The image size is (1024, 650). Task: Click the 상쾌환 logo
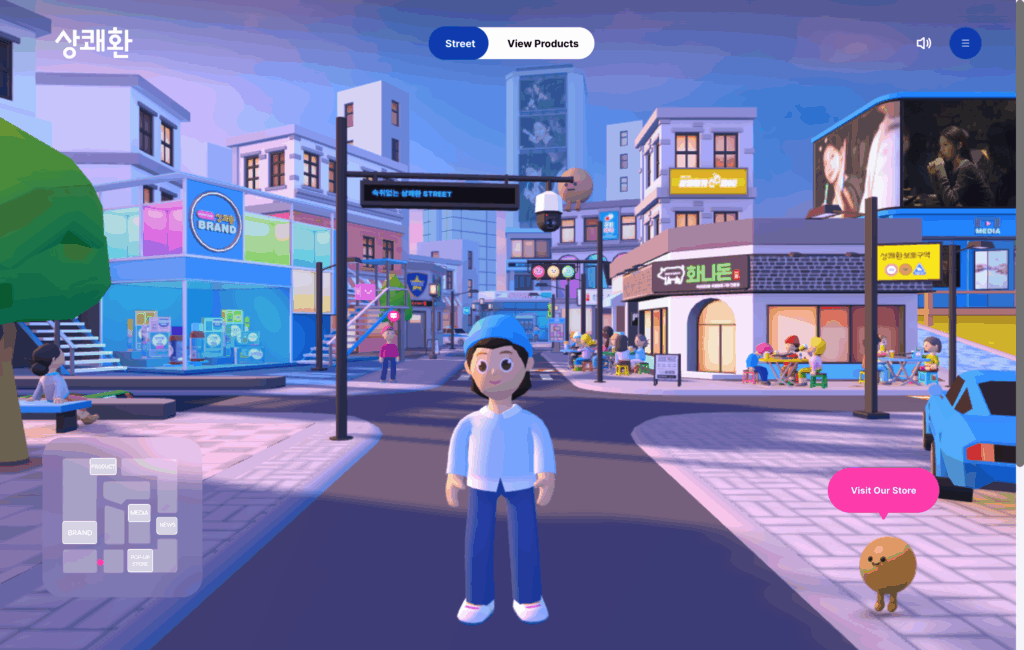pos(92,43)
